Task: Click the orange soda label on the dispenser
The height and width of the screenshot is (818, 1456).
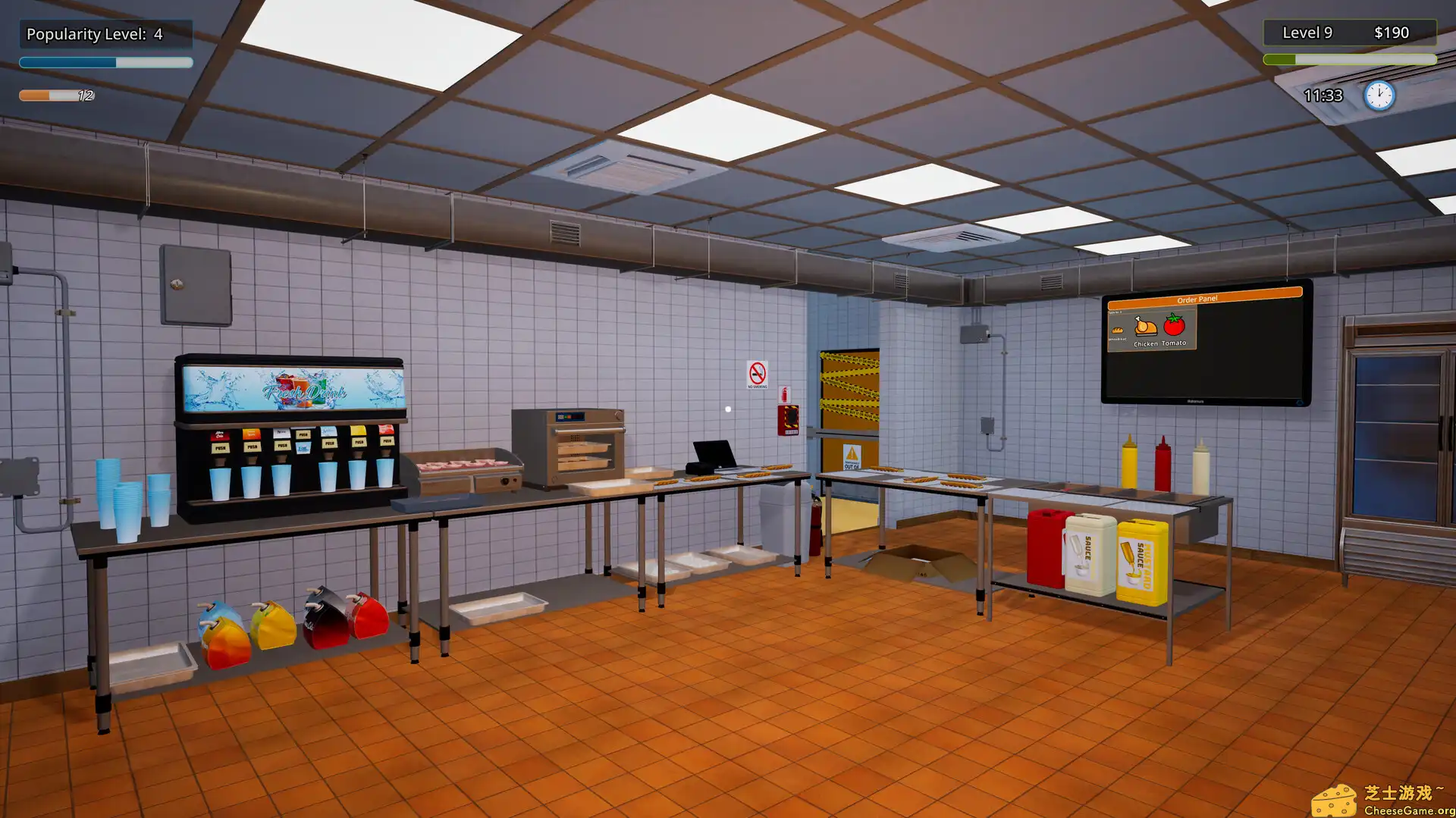Action: pos(251,433)
